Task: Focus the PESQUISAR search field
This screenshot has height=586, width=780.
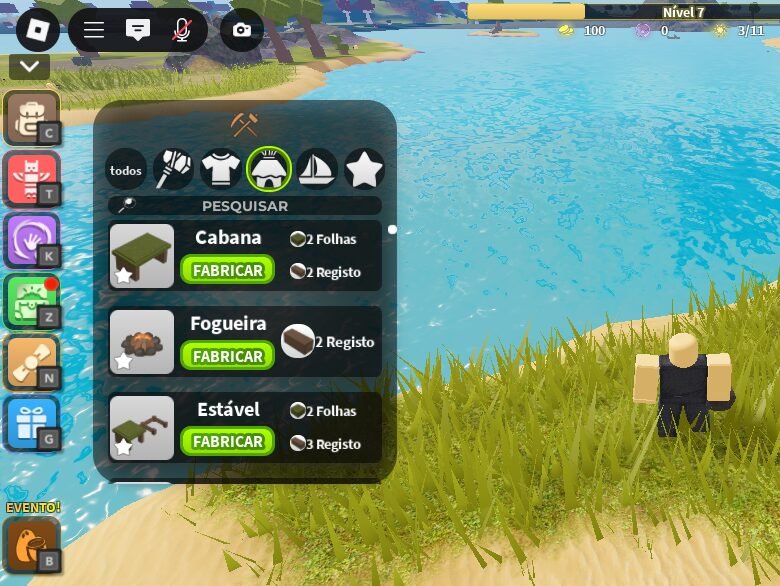Action: (245, 206)
